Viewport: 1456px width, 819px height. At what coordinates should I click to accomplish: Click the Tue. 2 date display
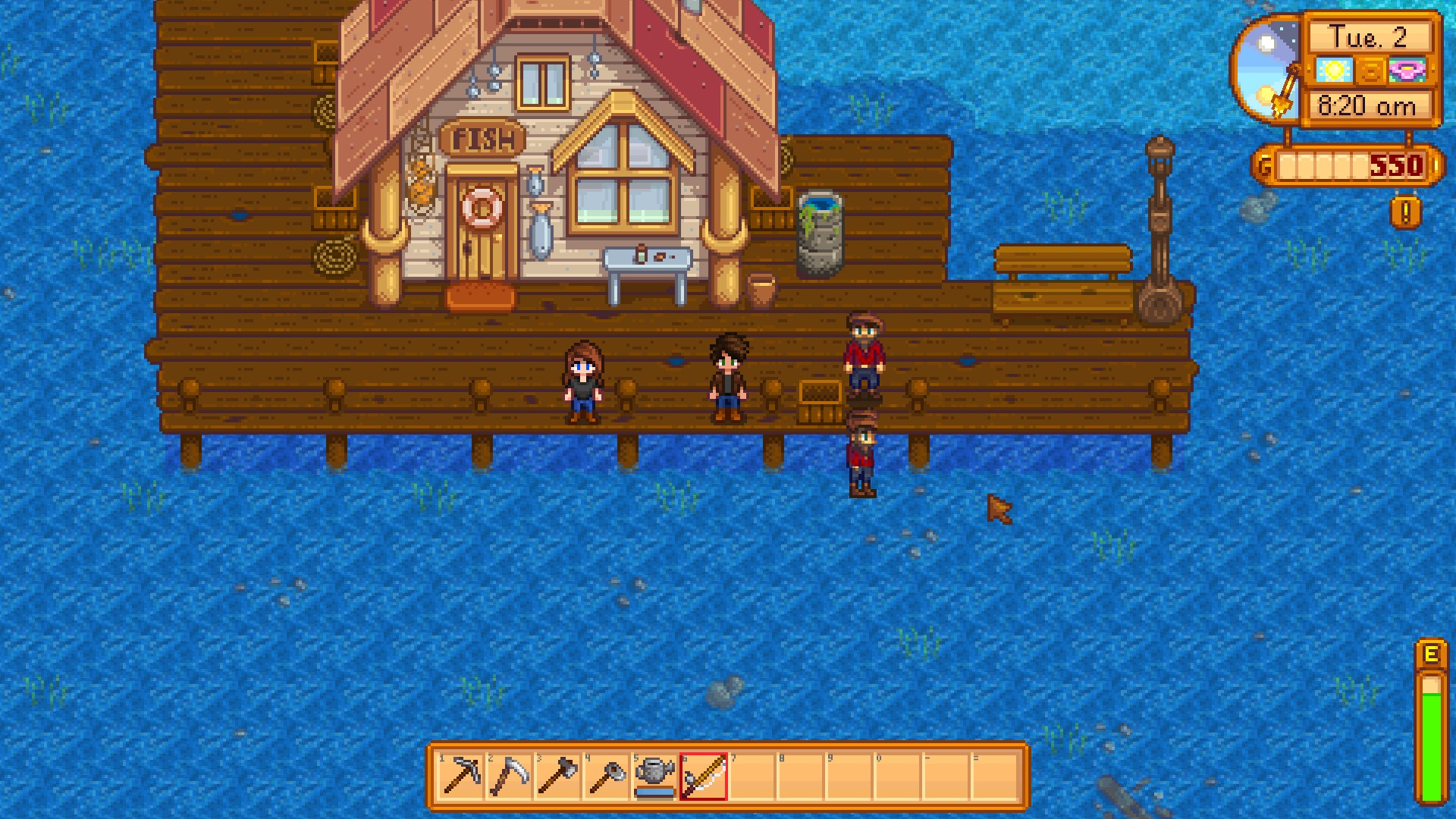point(1370,36)
